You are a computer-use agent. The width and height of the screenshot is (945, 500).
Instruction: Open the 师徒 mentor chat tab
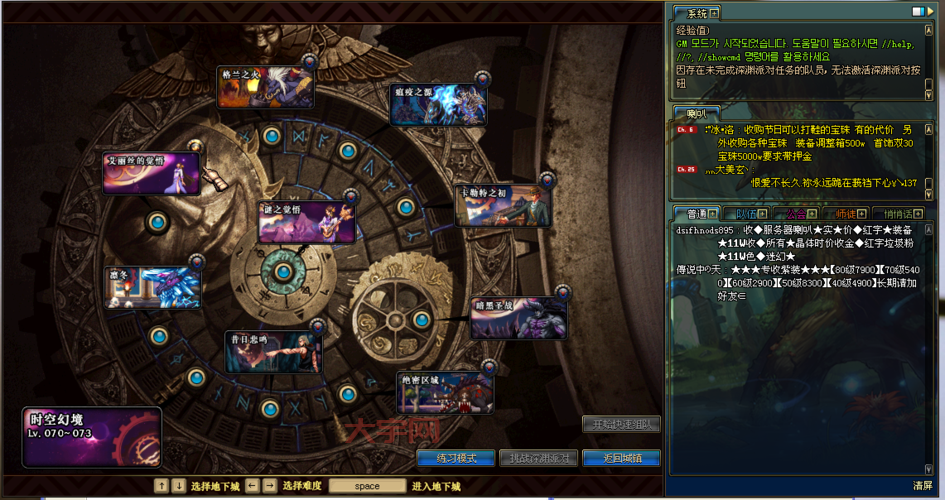(846, 213)
